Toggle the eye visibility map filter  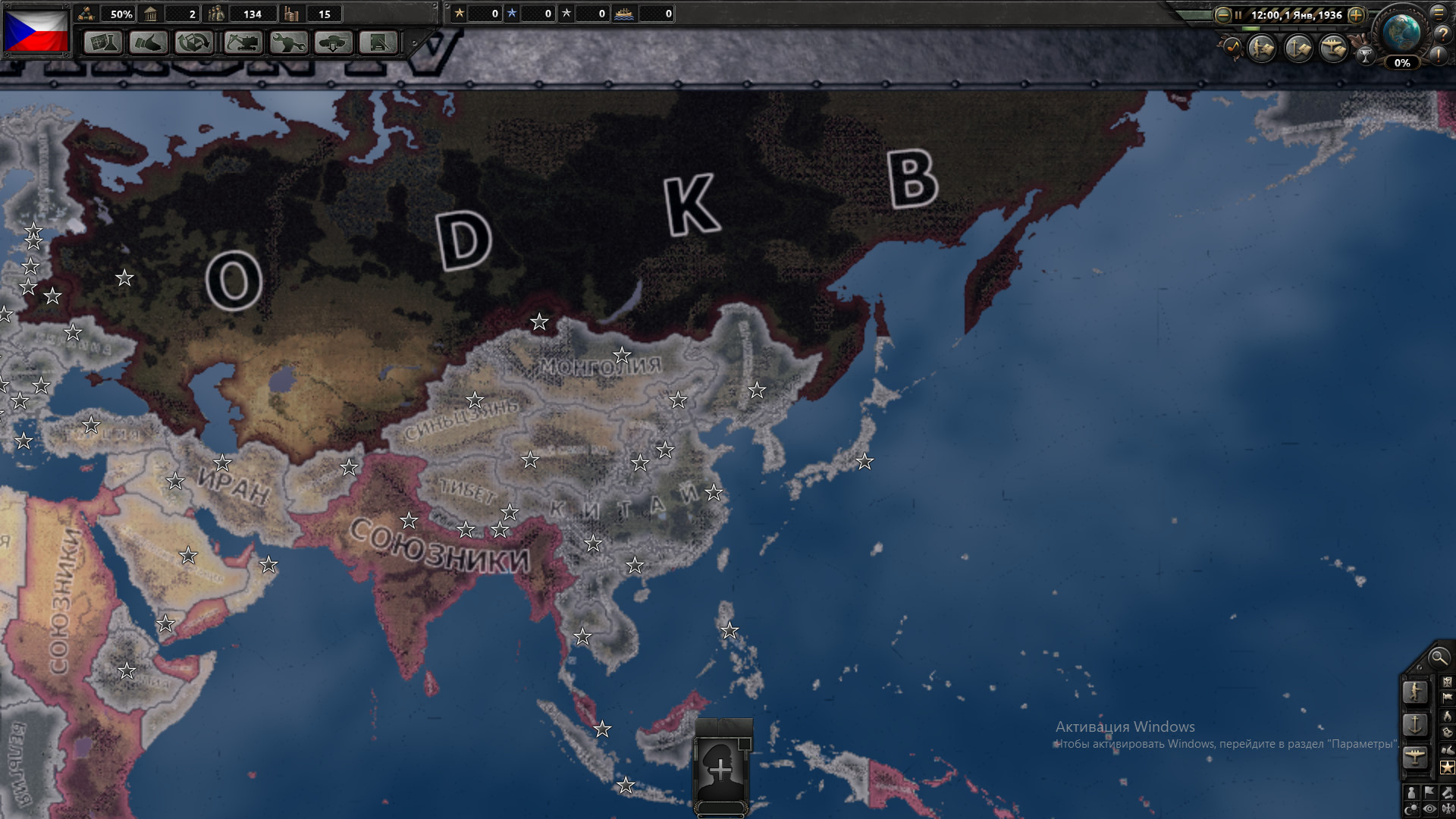[1429, 807]
